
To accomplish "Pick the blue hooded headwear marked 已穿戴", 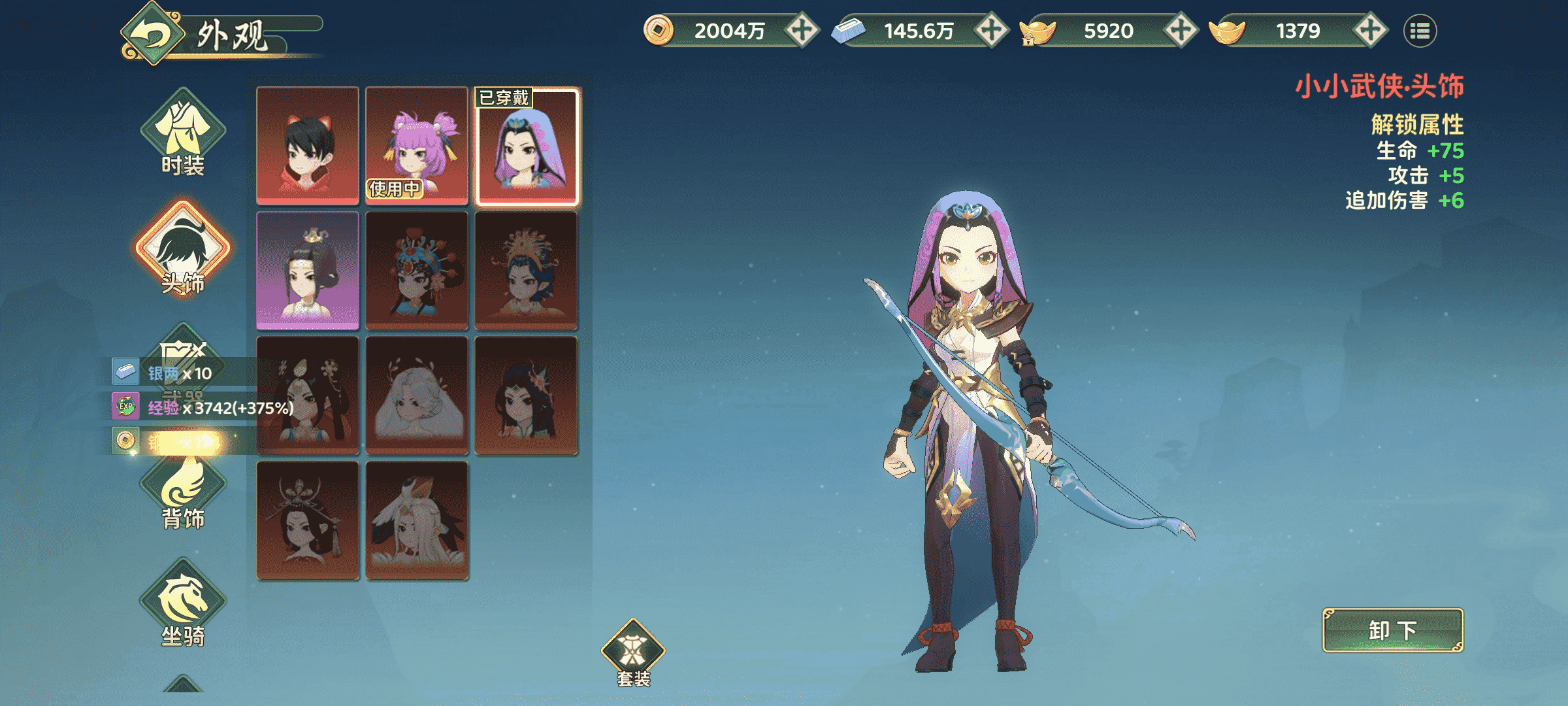I will click(x=527, y=146).
